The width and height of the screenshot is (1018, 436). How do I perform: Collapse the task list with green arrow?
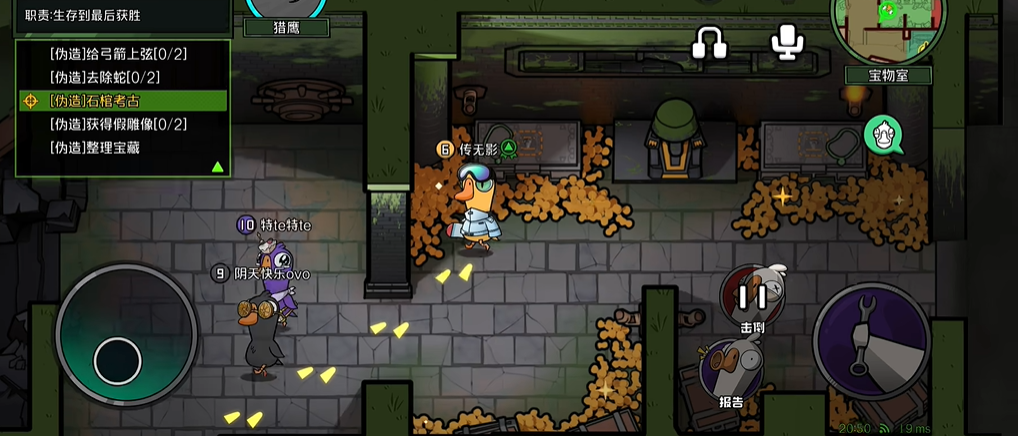tap(217, 166)
